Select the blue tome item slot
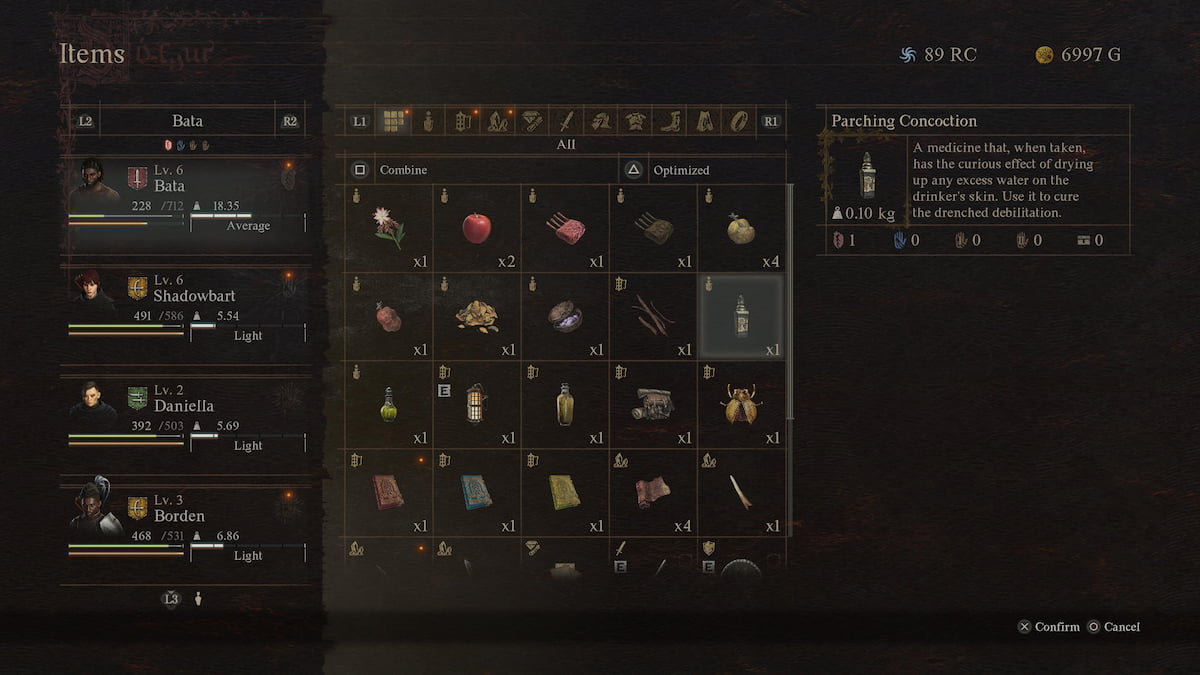Viewport: 1200px width, 675px height. pos(477,492)
